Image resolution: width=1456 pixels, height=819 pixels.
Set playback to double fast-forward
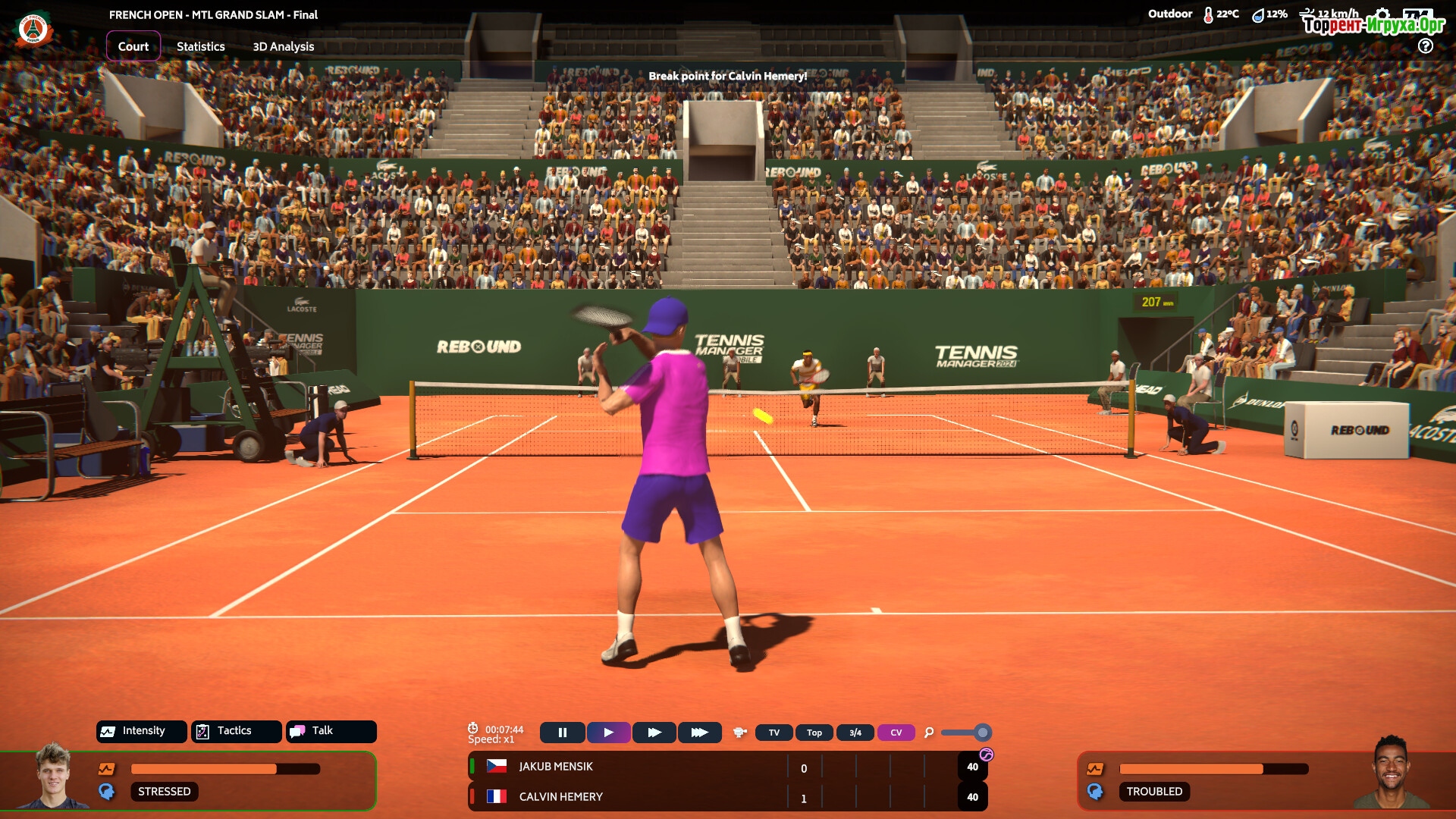[654, 733]
